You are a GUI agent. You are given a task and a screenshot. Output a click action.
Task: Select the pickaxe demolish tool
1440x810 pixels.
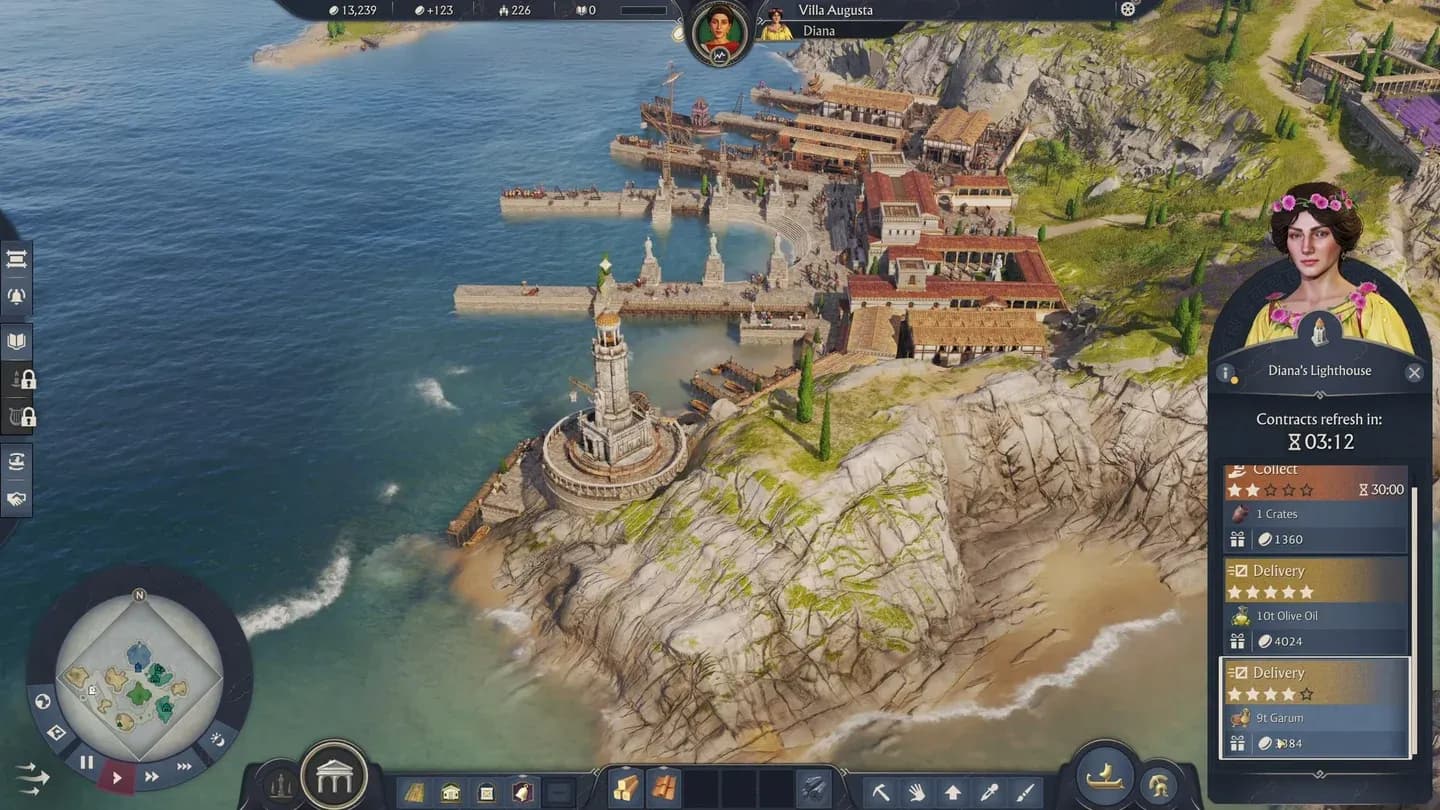(881, 793)
